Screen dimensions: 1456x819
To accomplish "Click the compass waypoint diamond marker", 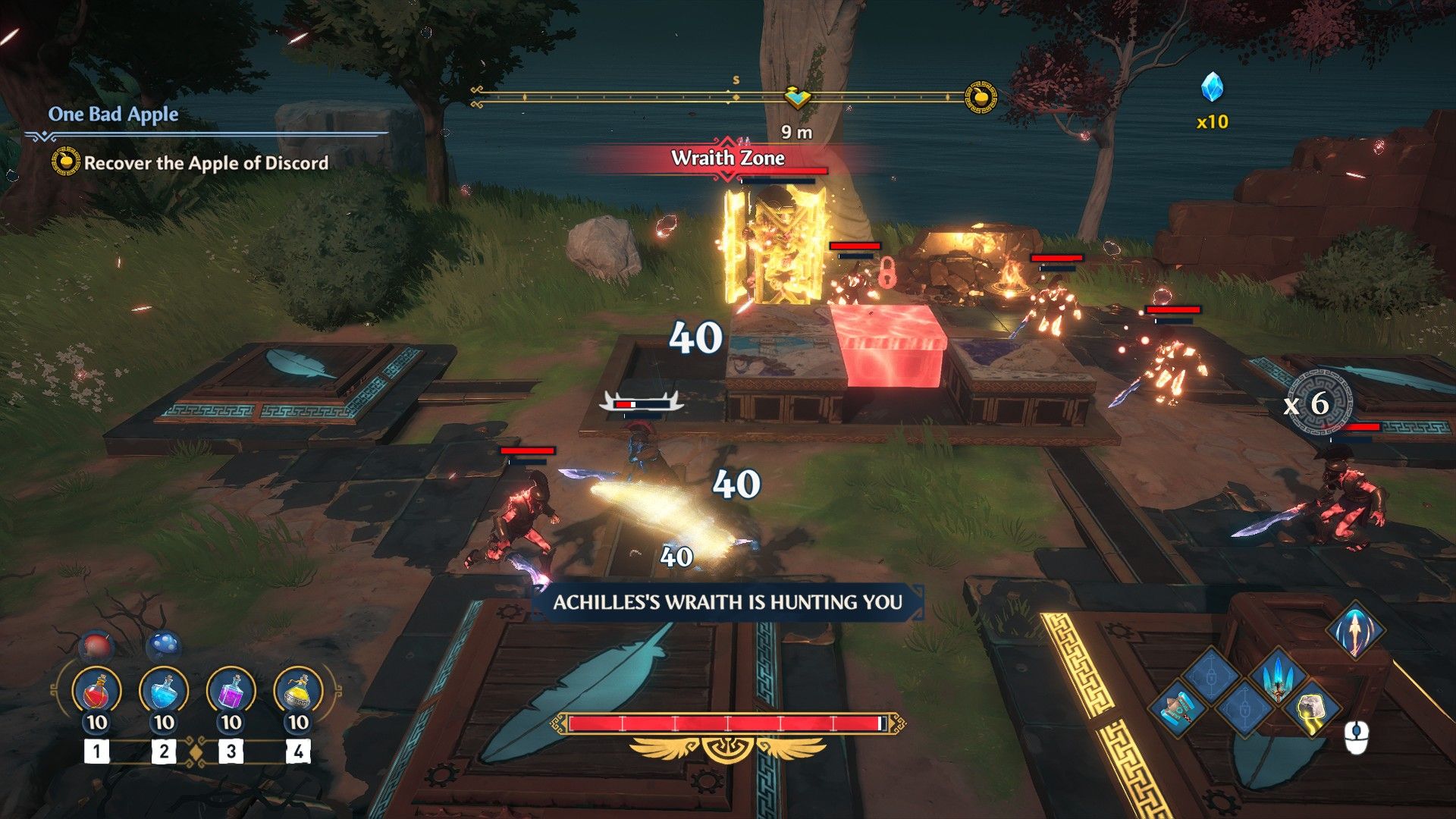I will coord(797,97).
